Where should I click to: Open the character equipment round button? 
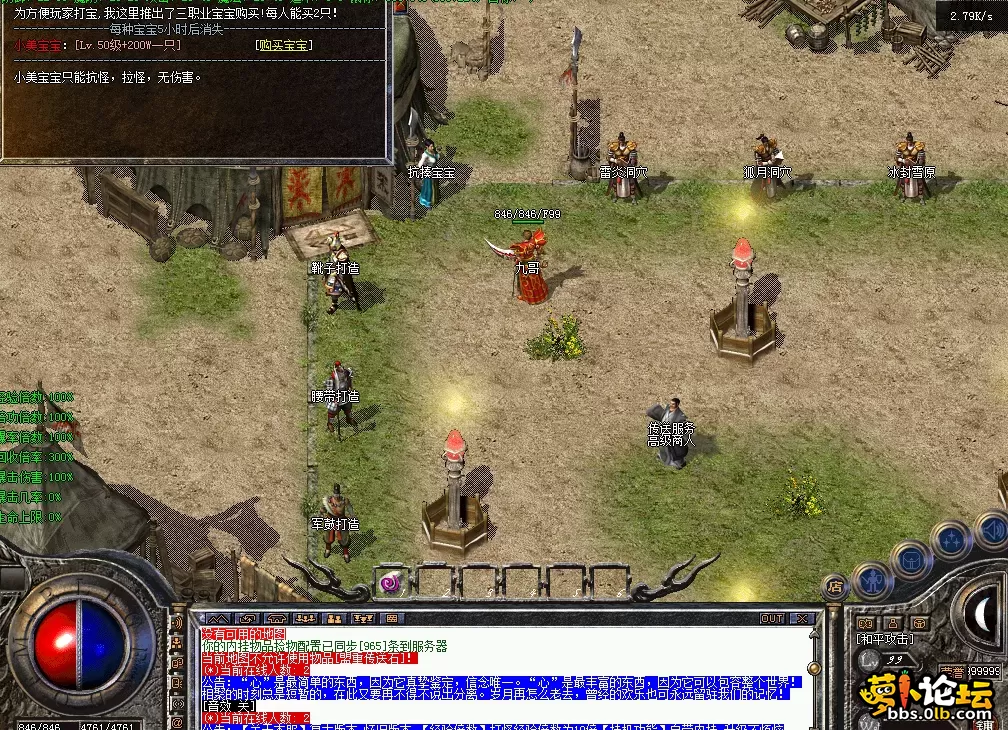tap(871, 578)
